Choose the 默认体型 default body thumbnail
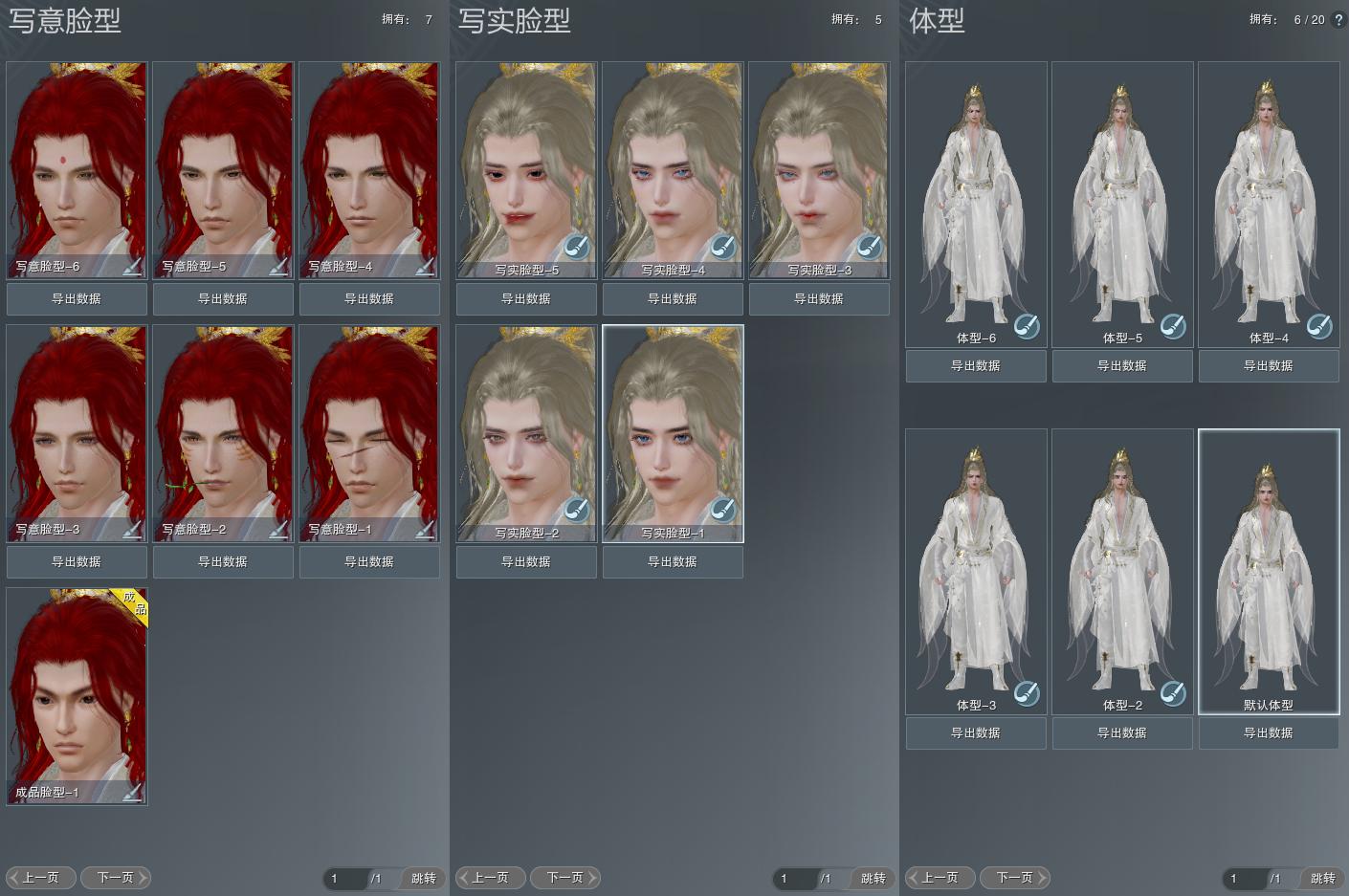 tap(1269, 564)
